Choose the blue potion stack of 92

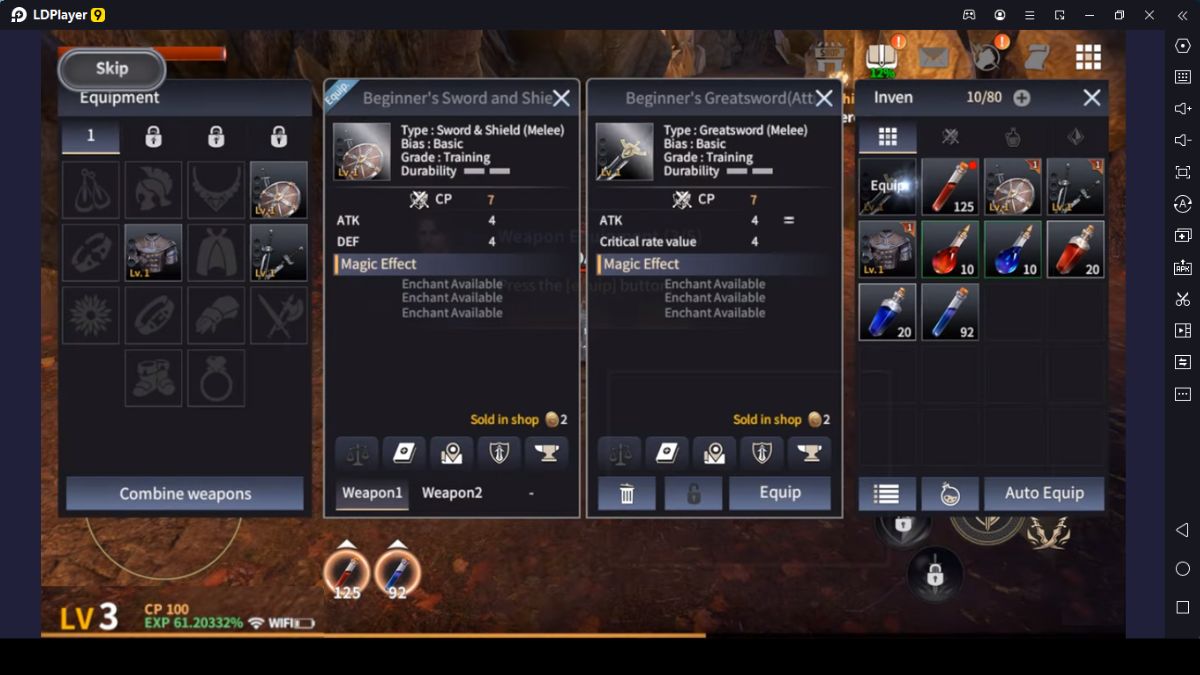click(x=950, y=312)
